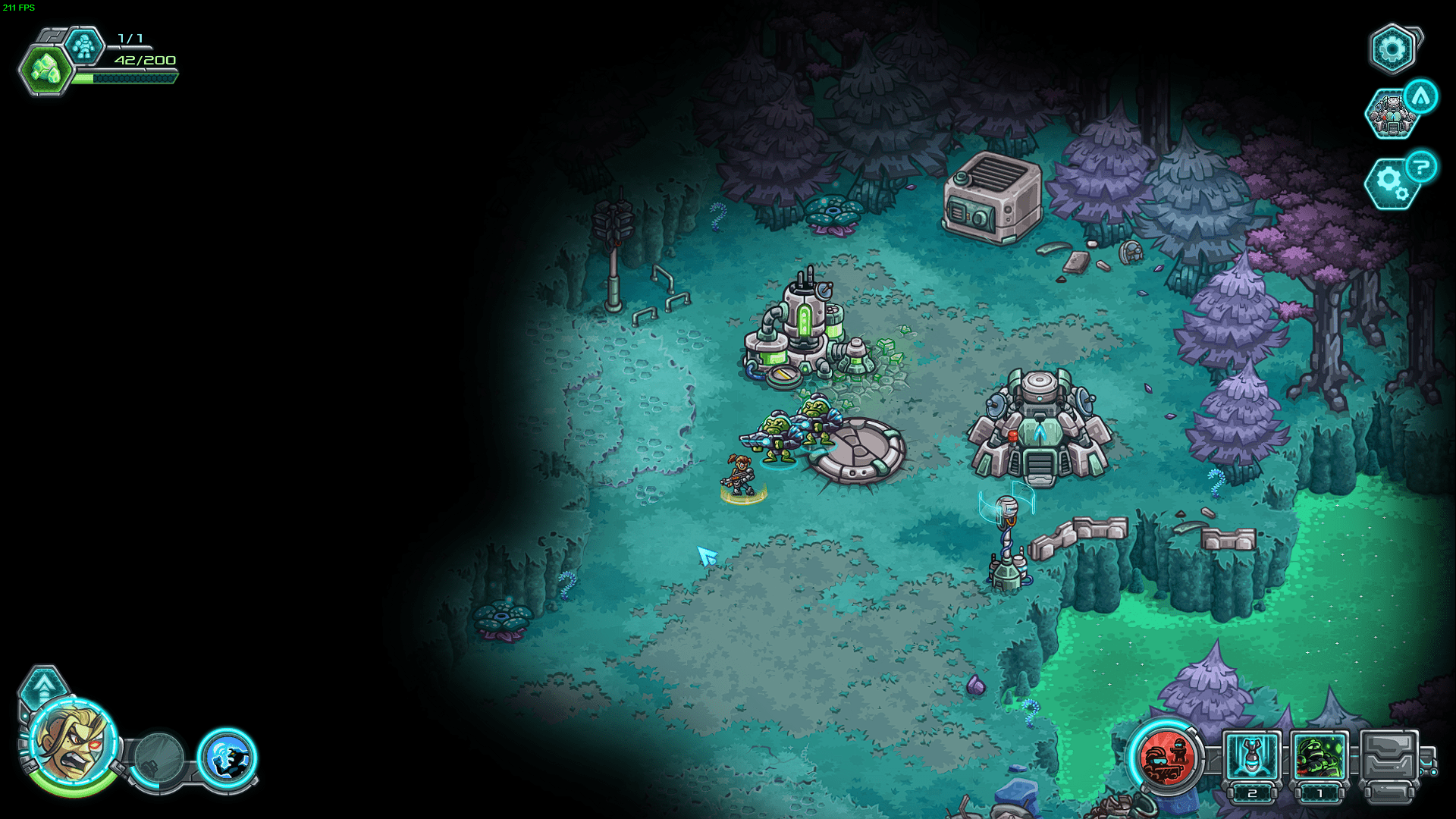Viewport: 1456px width, 819px height.
Task: Click the hexagonal headquarters base icon
Action: point(1392,115)
